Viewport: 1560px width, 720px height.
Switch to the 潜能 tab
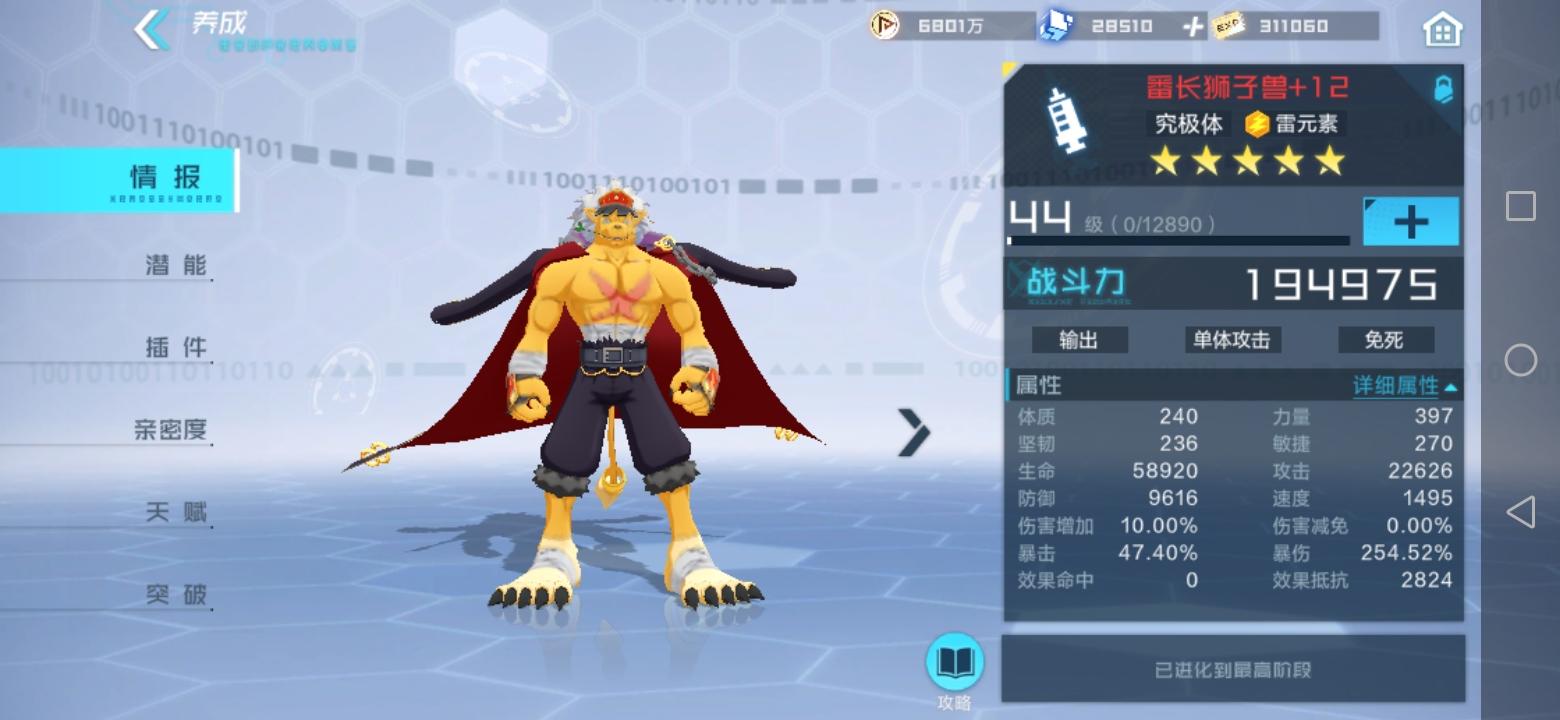click(176, 264)
